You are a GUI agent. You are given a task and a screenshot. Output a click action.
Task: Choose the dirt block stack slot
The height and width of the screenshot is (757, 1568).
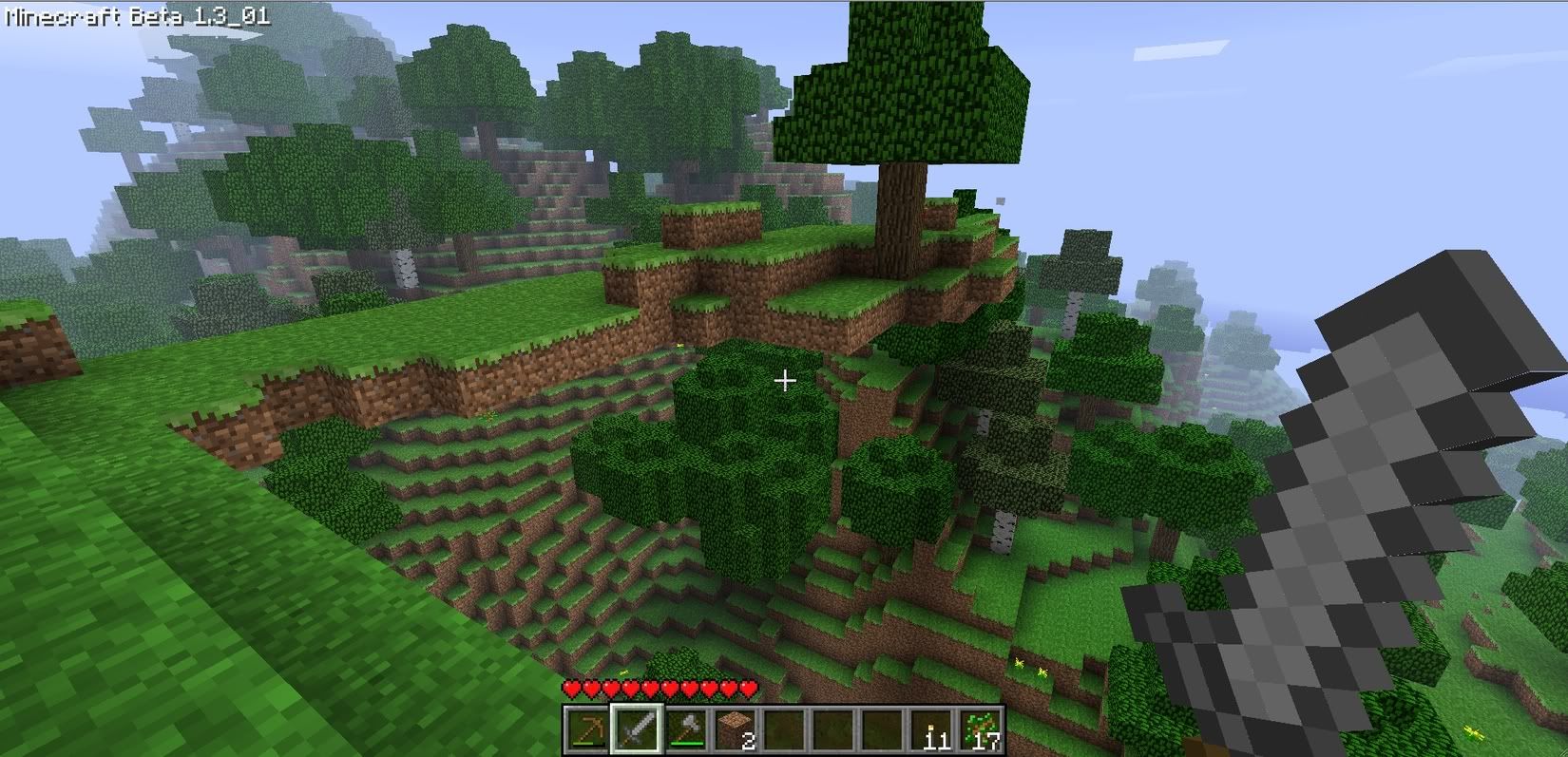pos(736,729)
